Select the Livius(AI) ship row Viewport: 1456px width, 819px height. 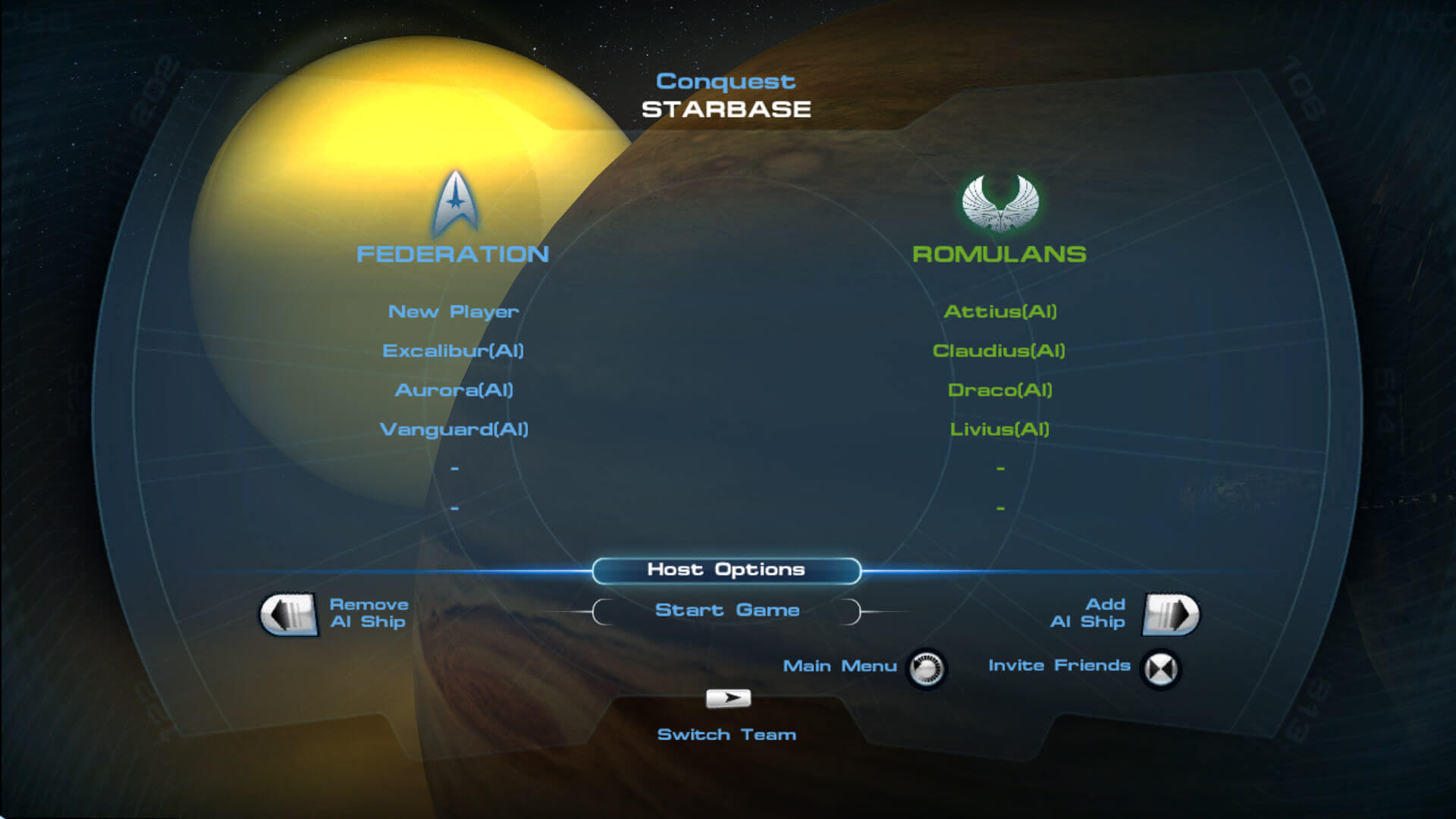pyautogui.click(x=999, y=430)
